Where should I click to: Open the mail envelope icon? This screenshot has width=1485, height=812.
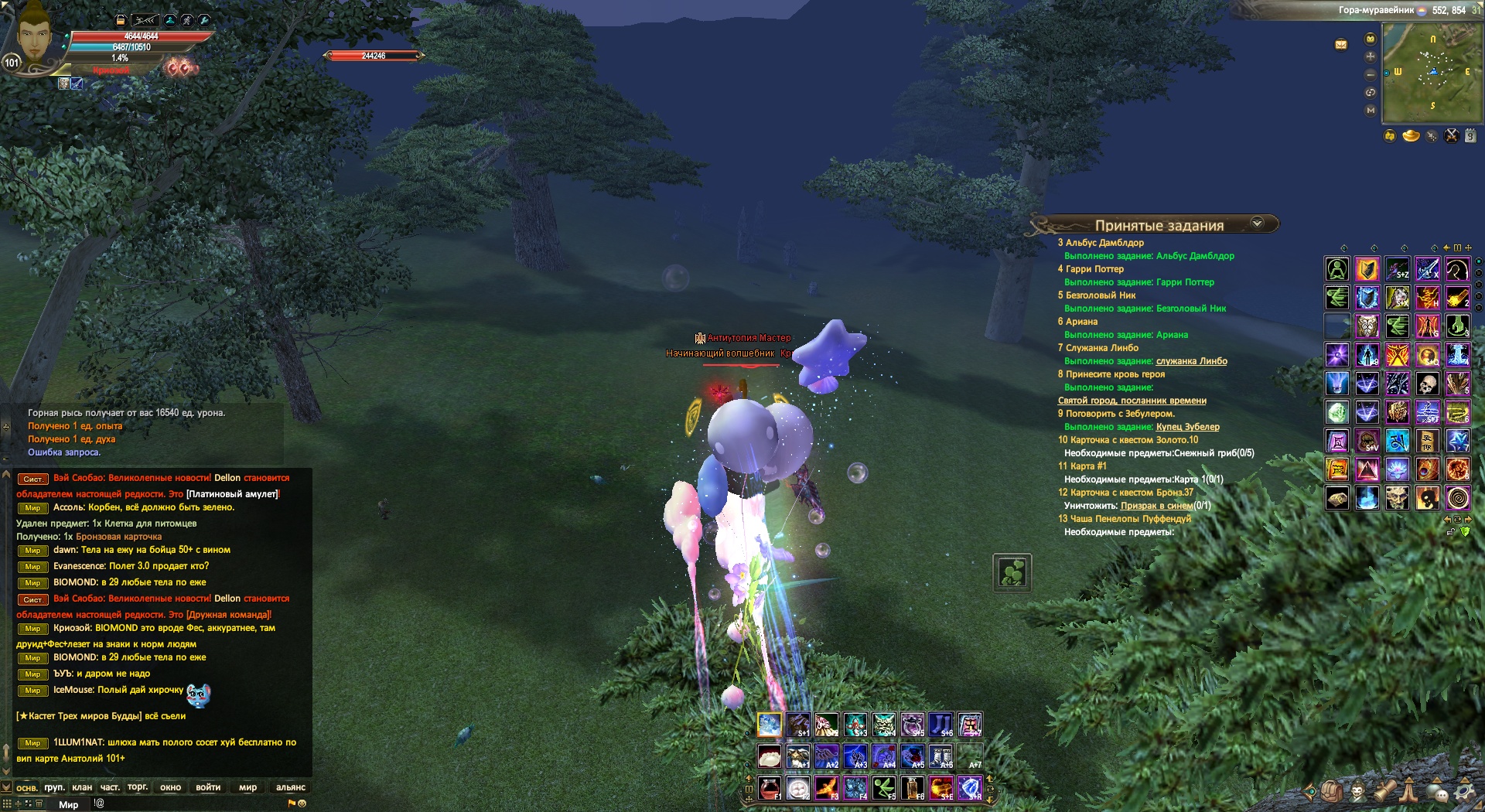(x=1341, y=45)
